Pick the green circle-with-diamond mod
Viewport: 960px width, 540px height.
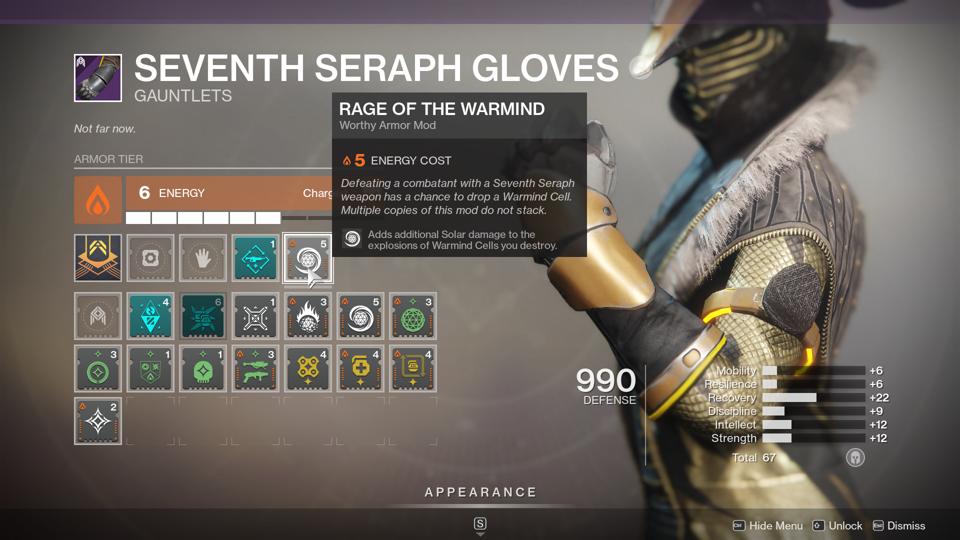(x=98, y=368)
